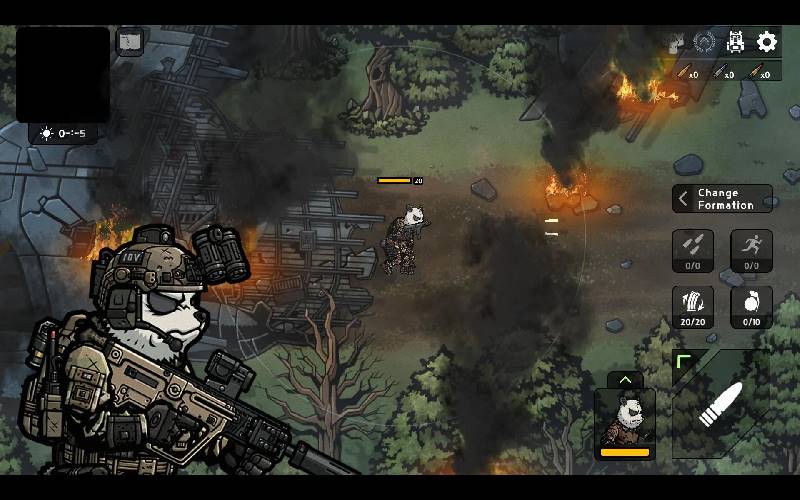Throw a grenade with the grenade button
Image resolution: width=800 pixels, height=500 pixels.
click(x=751, y=306)
